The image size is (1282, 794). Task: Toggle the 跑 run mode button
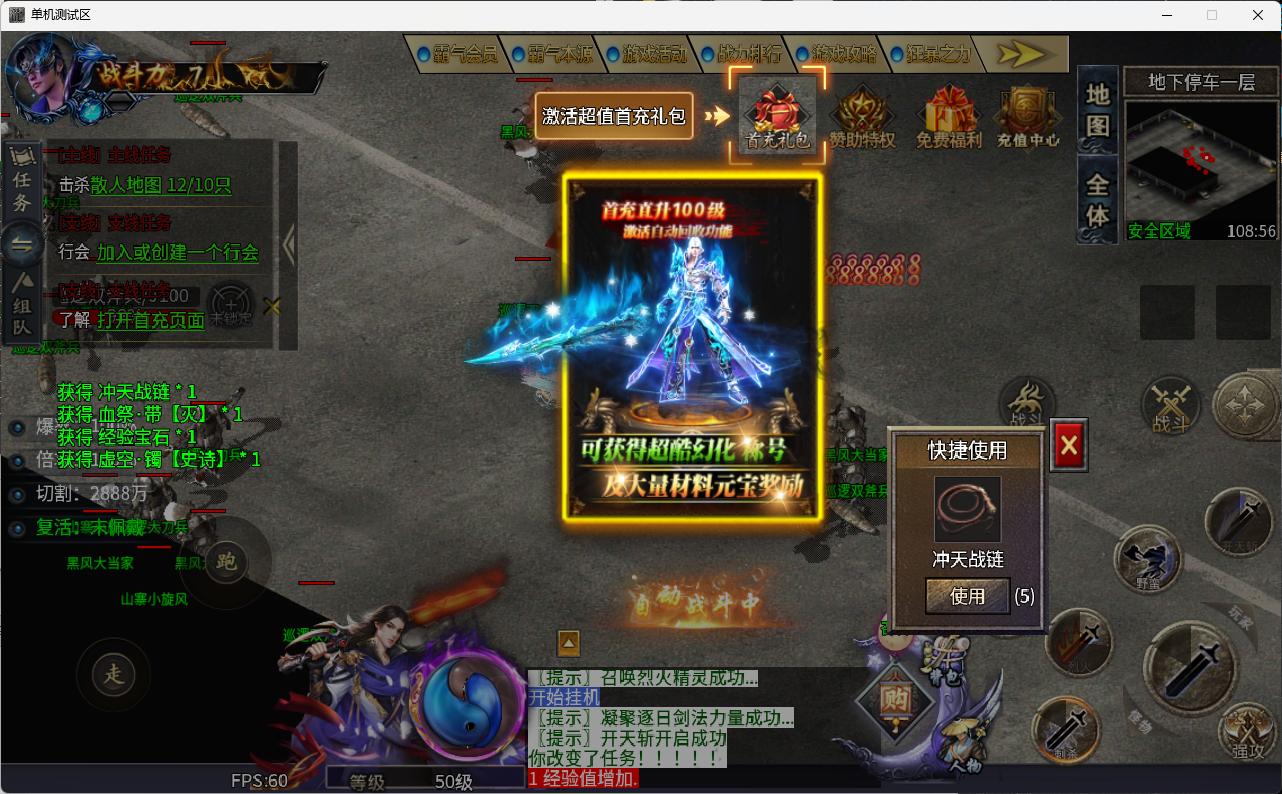tap(227, 563)
